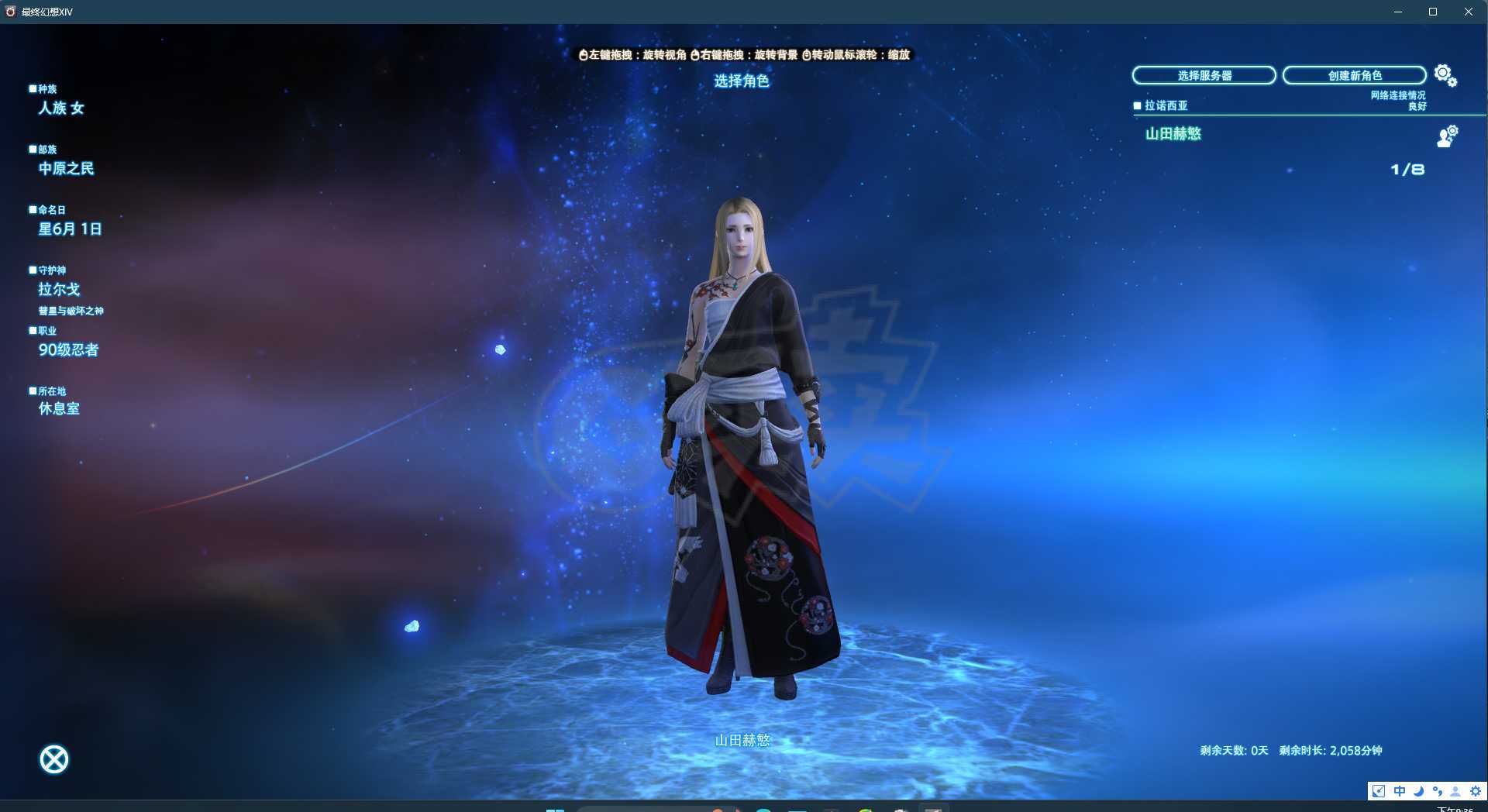Image resolution: width=1488 pixels, height=812 pixels.
Task: Toggle Chinese punctuation mode in the IME bar
Action: [x=1438, y=791]
